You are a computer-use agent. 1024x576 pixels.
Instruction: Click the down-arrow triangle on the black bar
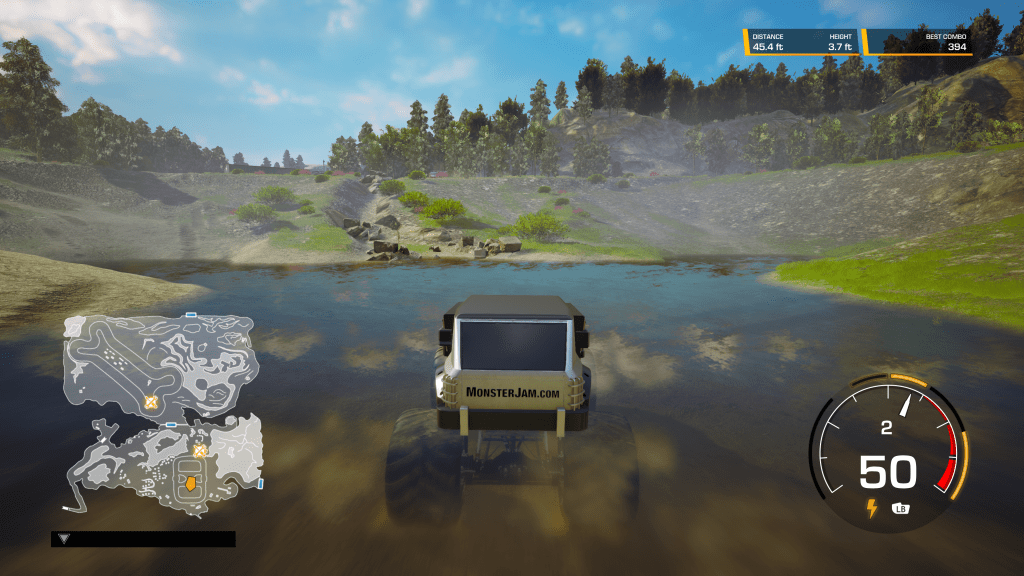(x=64, y=539)
